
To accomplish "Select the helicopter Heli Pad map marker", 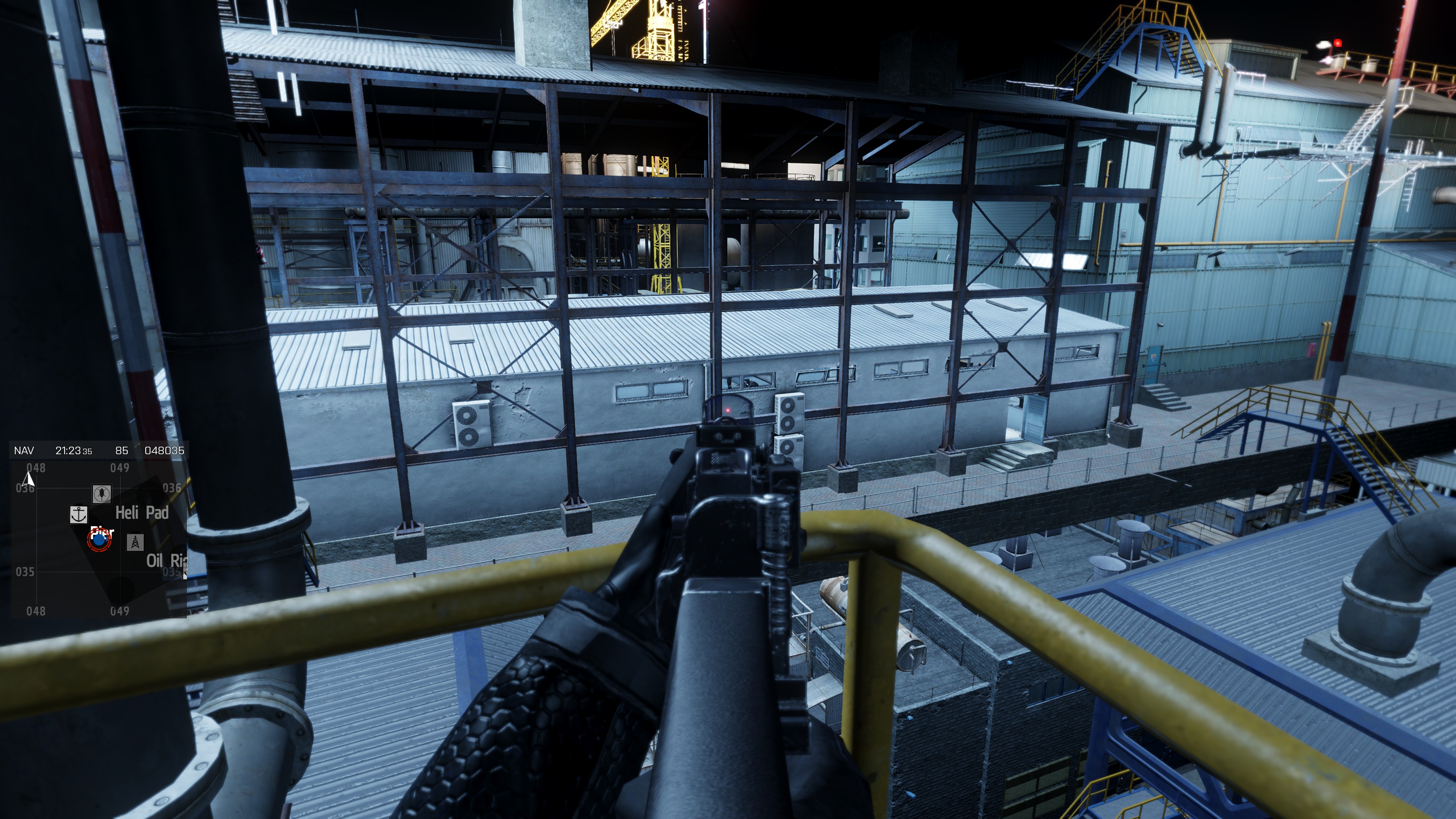I will 102,493.
